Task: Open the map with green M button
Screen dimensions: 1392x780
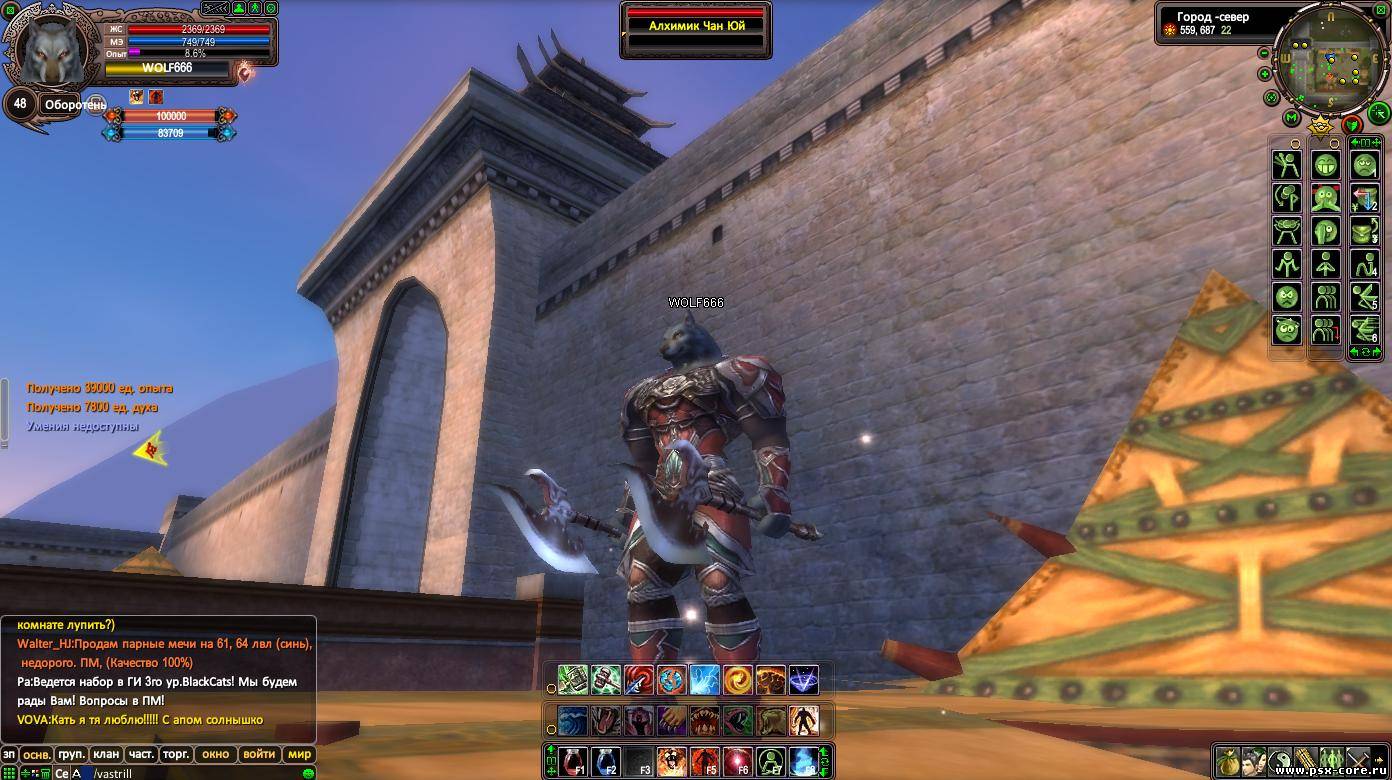Action: tap(1292, 119)
